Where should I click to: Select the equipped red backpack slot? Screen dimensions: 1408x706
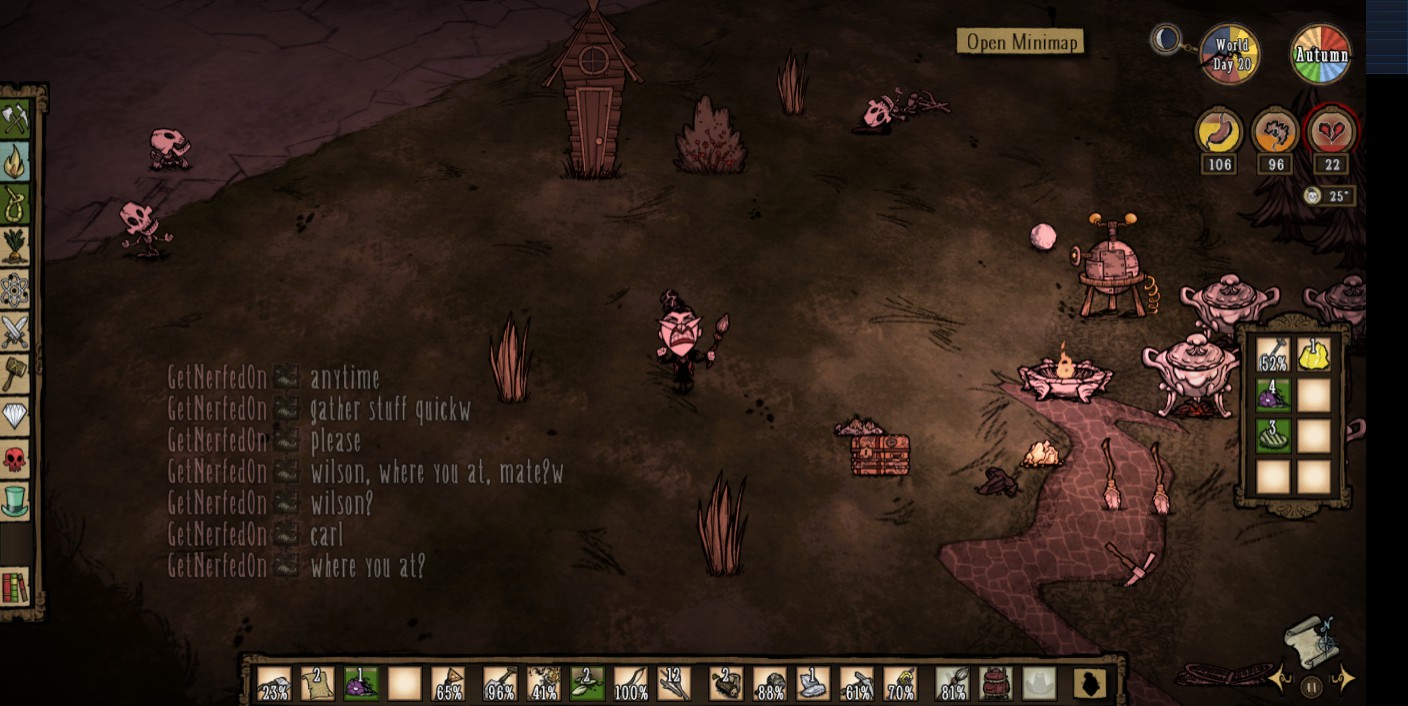pos(995,684)
